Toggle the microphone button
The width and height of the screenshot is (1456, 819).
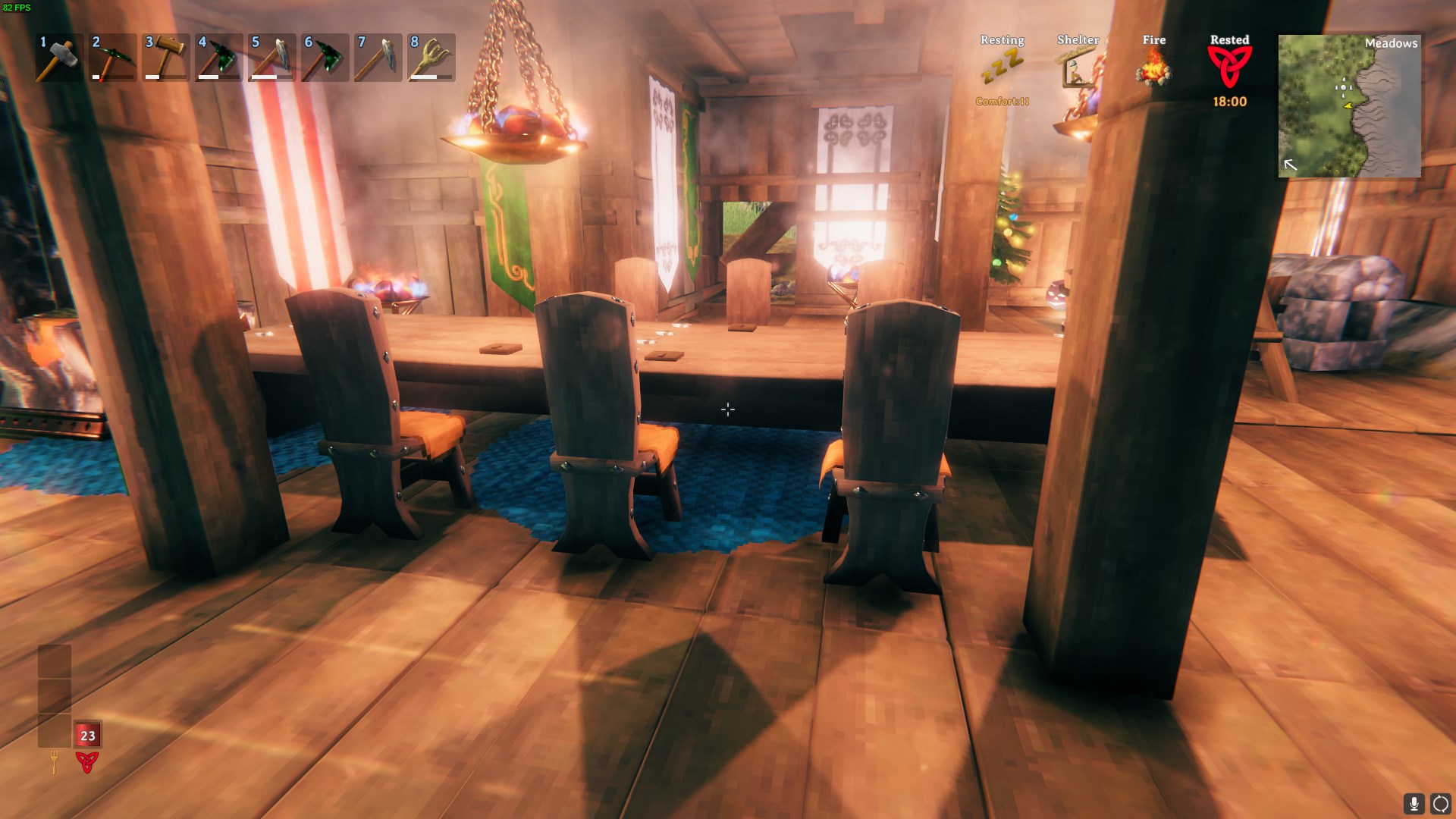tap(1414, 804)
